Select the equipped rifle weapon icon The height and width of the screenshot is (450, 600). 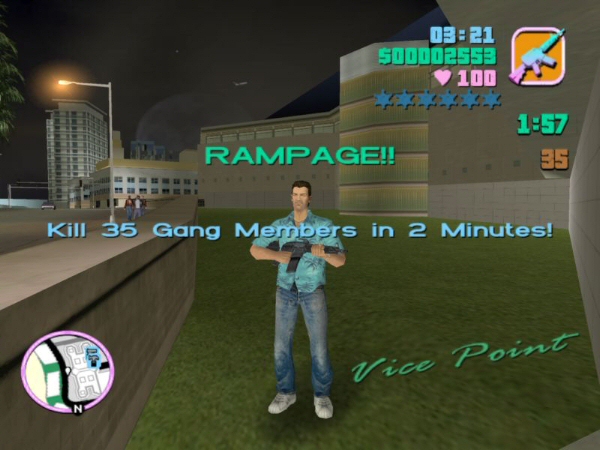(538, 55)
